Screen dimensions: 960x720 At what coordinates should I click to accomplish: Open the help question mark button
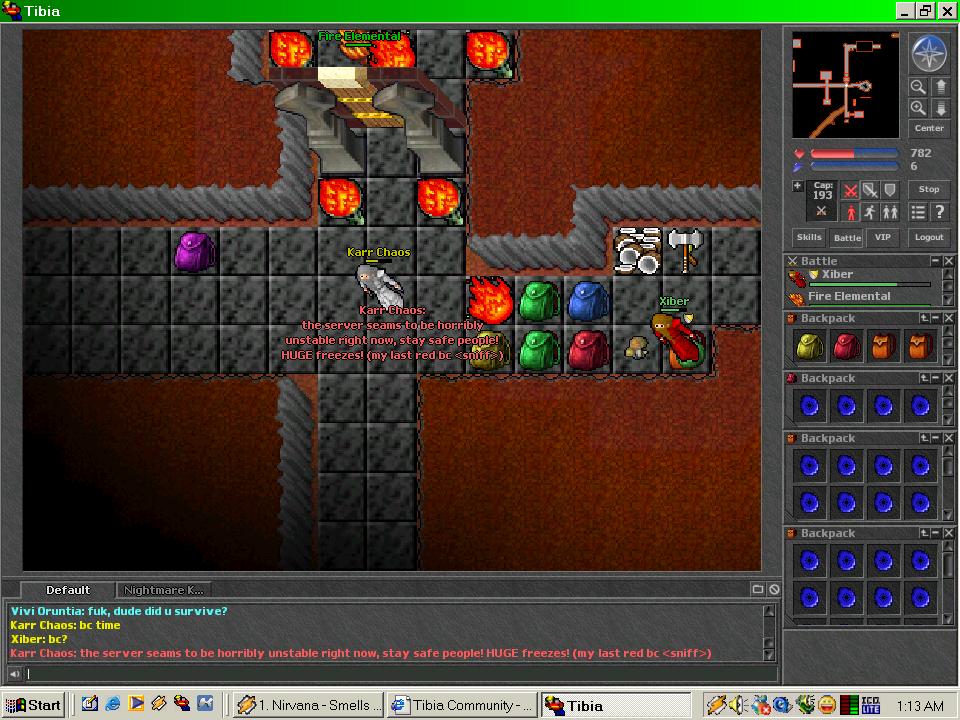point(940,212)
